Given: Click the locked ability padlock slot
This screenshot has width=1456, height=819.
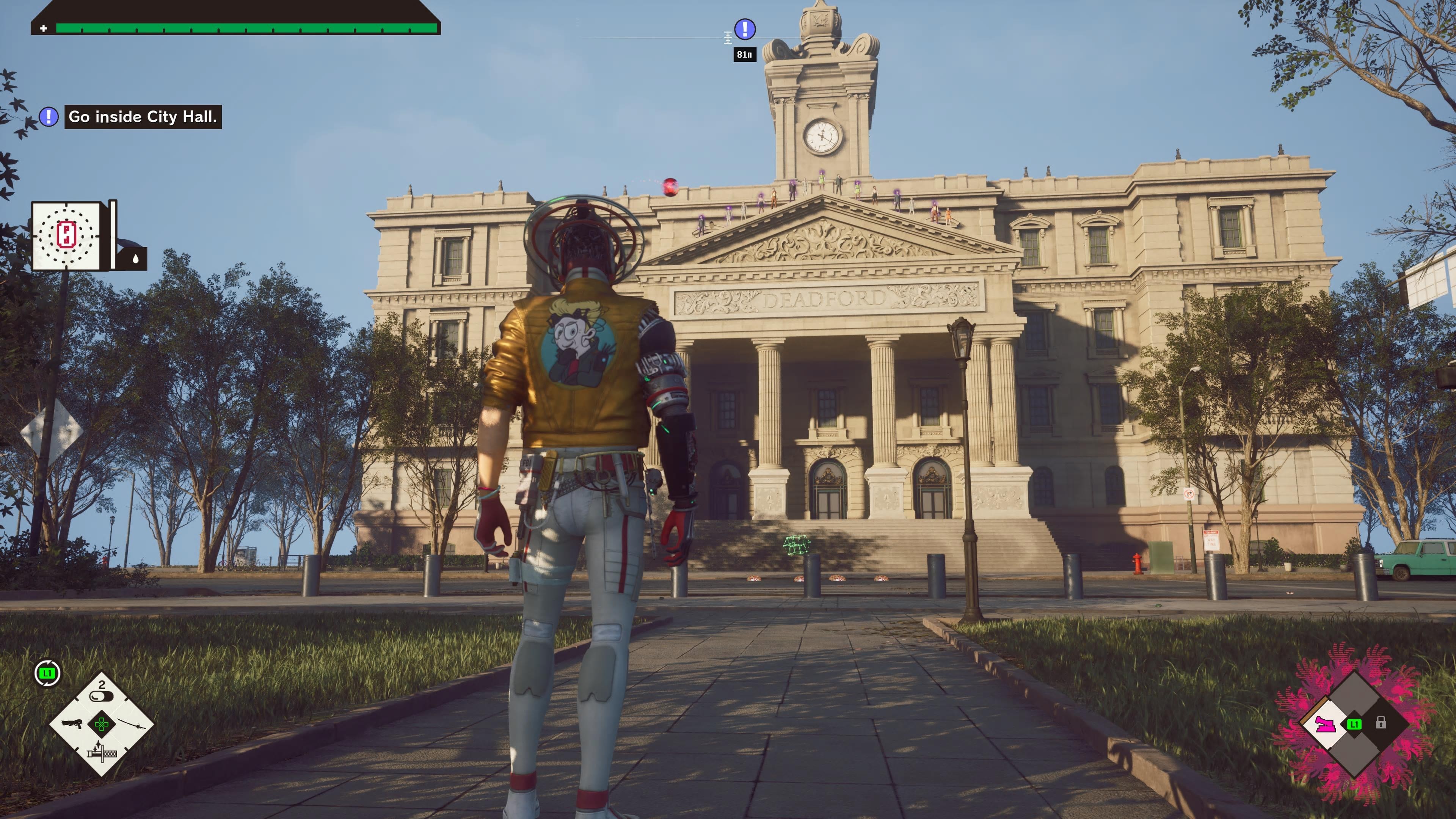Looking at the screenshot, I should (1381, 723).
